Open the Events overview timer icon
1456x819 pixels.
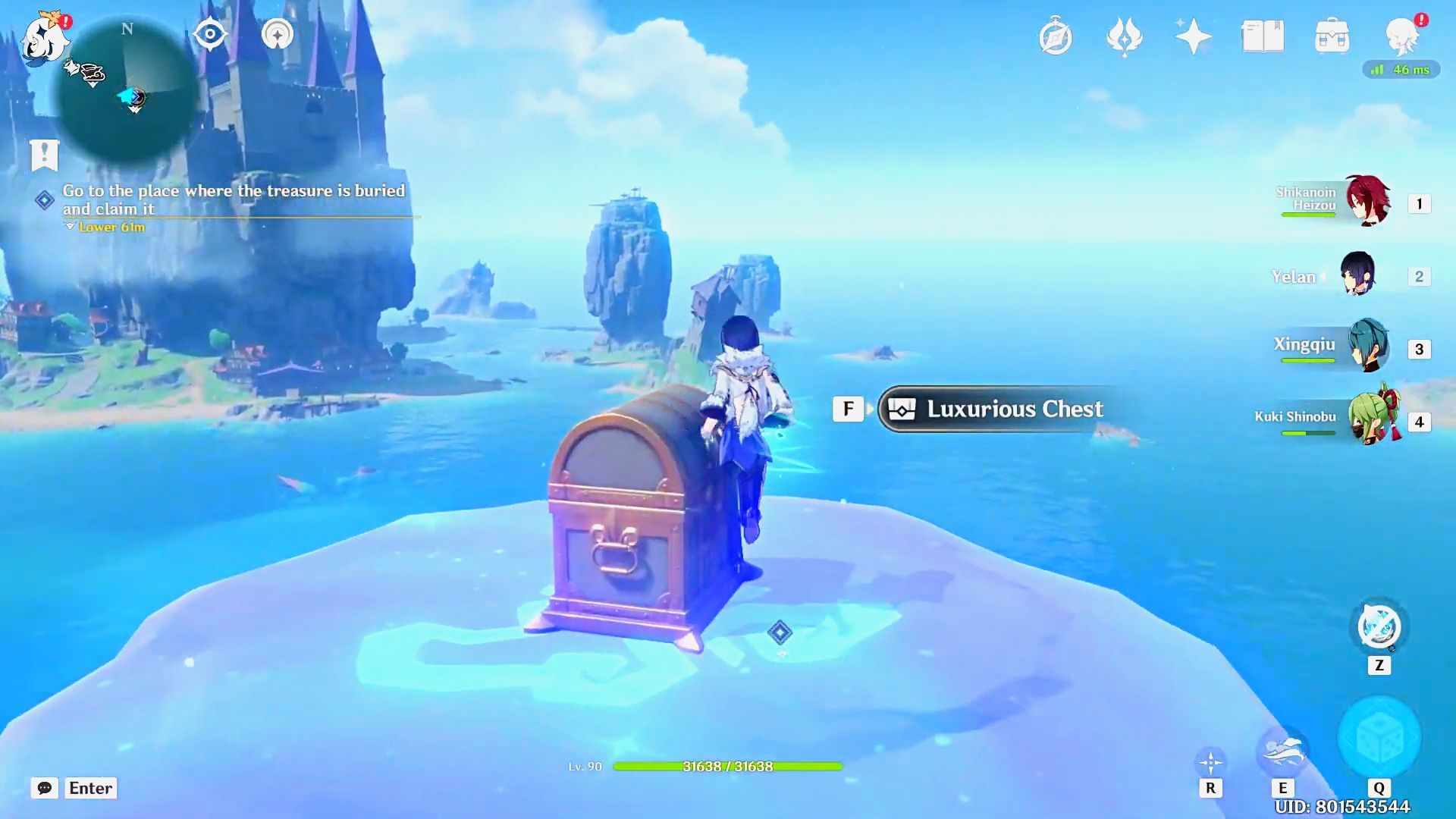[1056, 36]
